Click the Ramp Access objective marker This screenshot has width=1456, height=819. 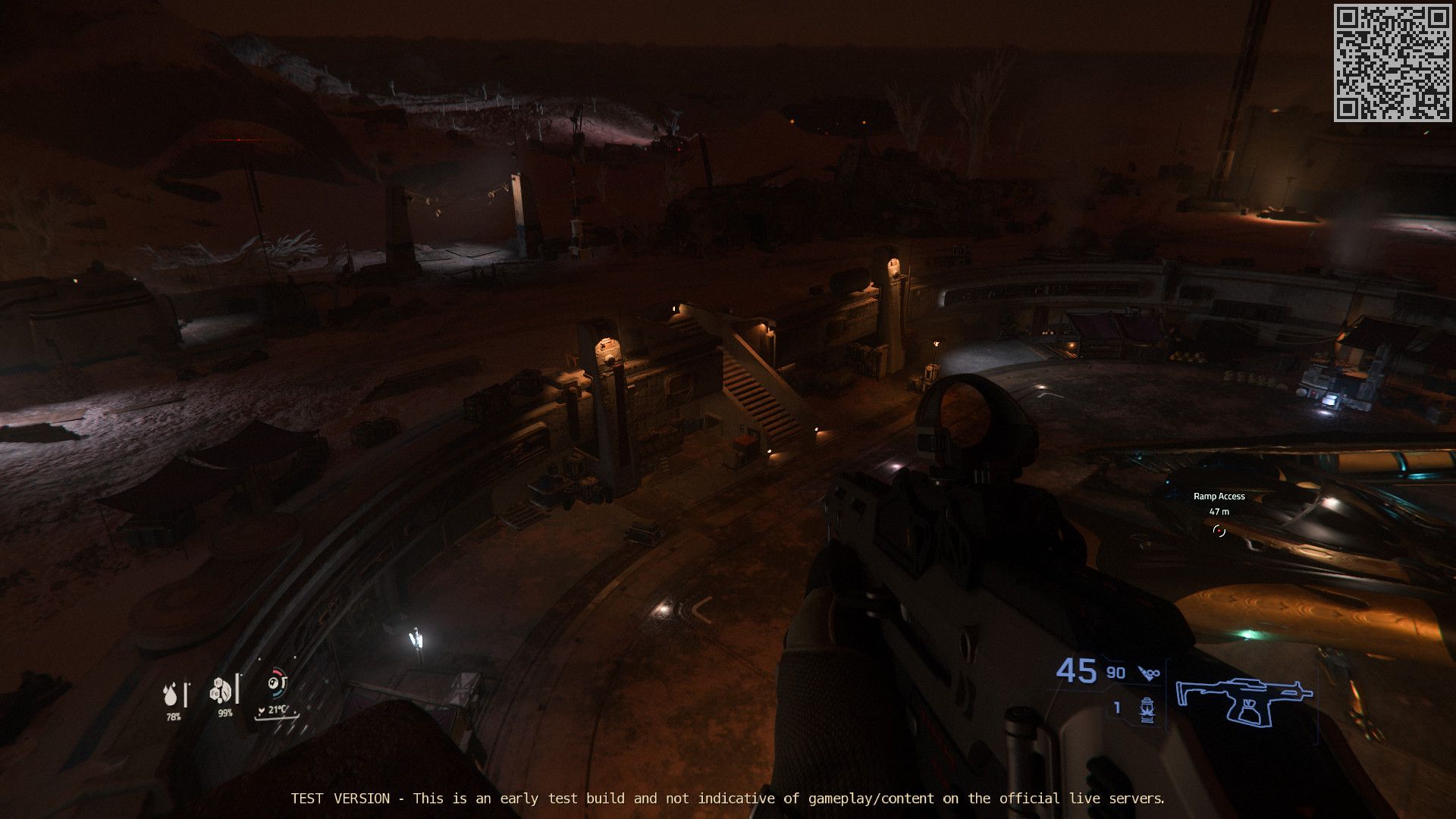(1219, 531)
